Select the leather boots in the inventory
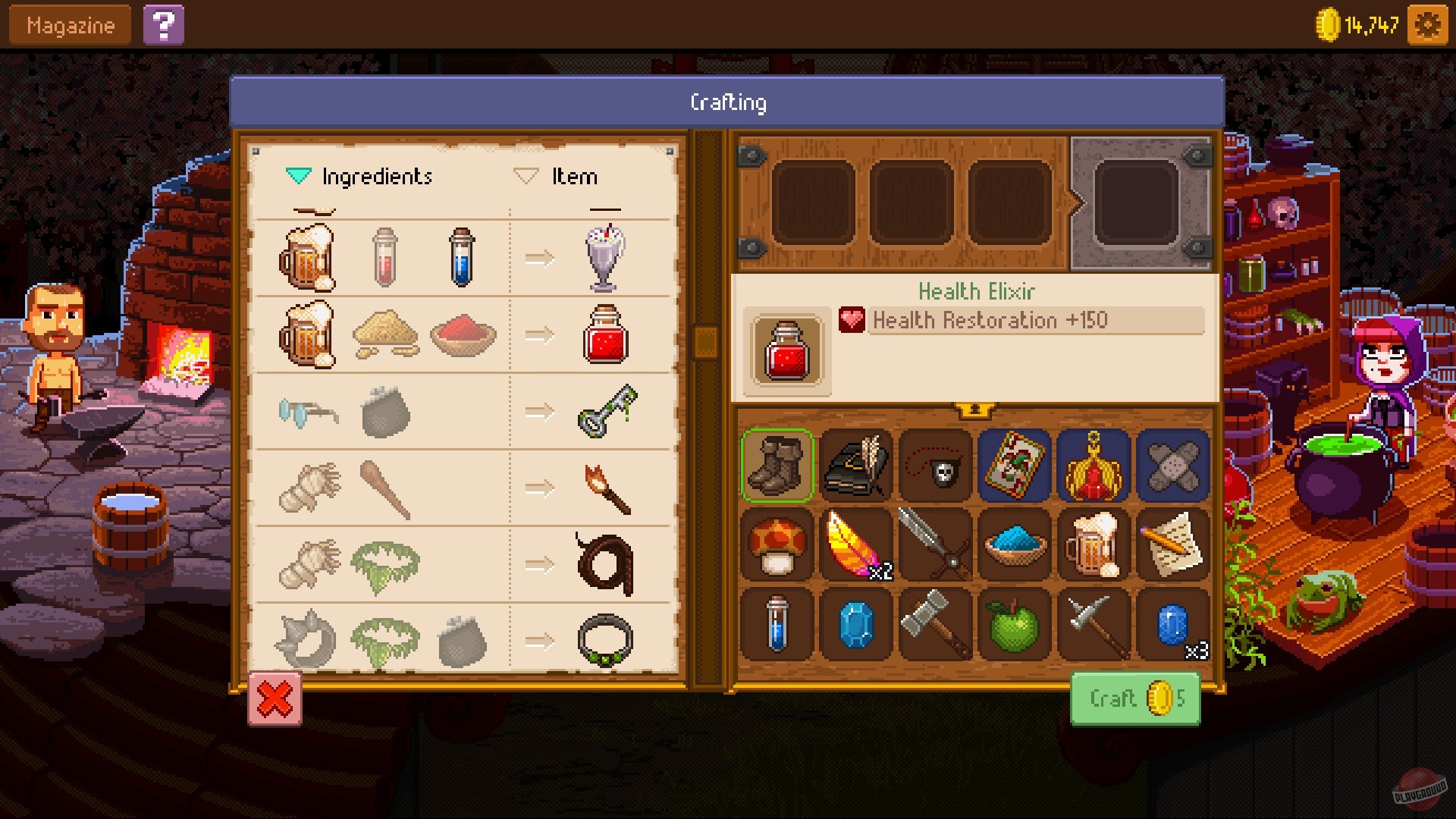This screenshot has width=1456, height=819. coord(777,466)
